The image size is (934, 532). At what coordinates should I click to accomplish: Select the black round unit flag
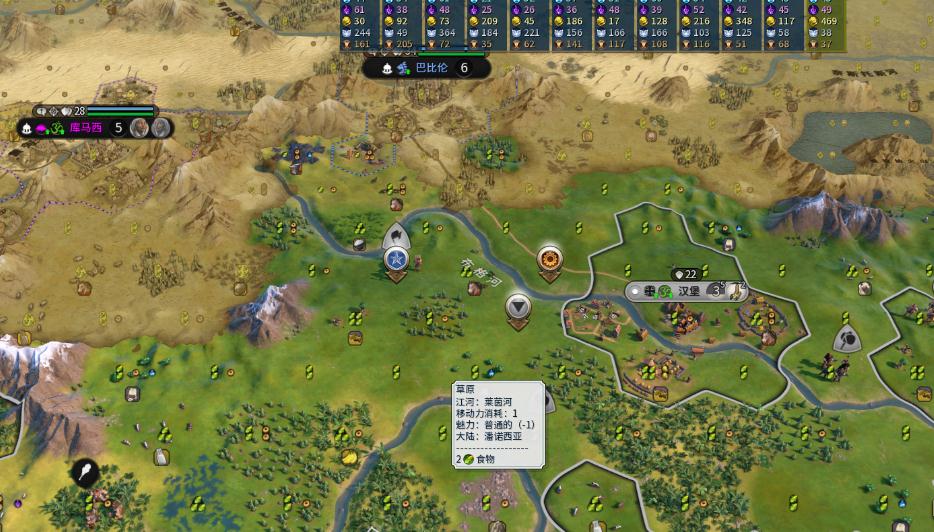coord(85,473)
